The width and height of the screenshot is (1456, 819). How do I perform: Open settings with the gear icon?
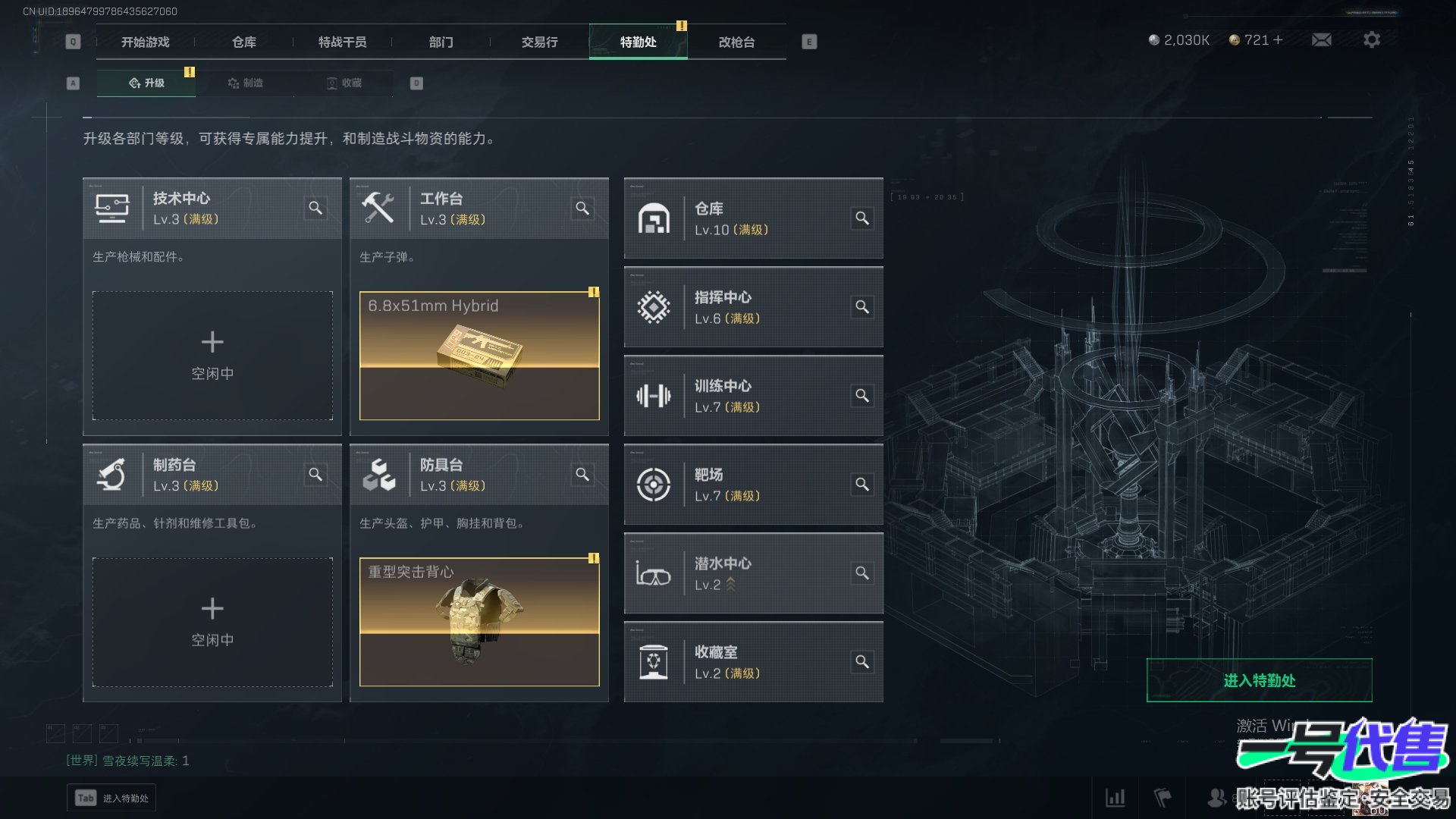[1371, 39]
